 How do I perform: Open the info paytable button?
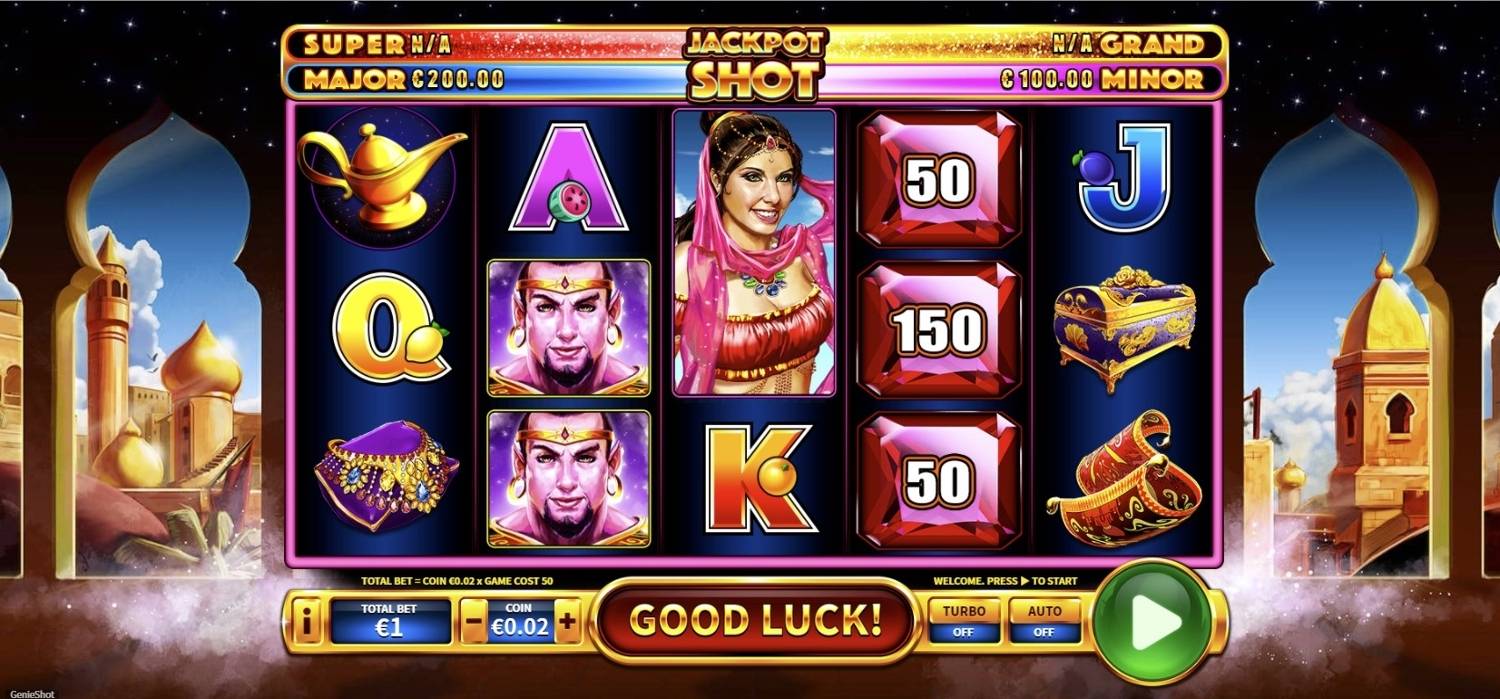[306, 623]
